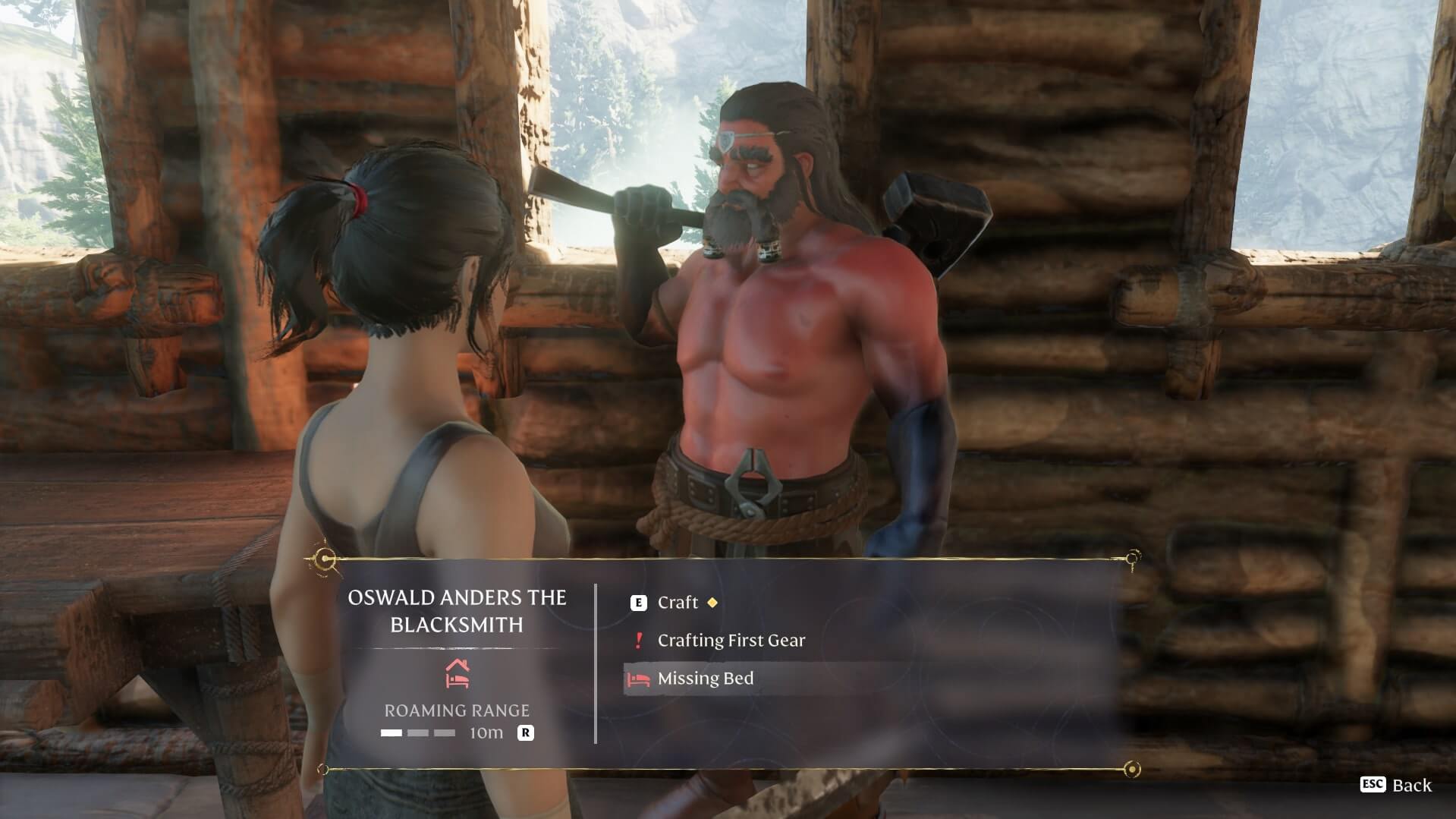Click the Oswald Anders the Blacksmith nameplate
The image size is (1456, 819).
point(457,610)
